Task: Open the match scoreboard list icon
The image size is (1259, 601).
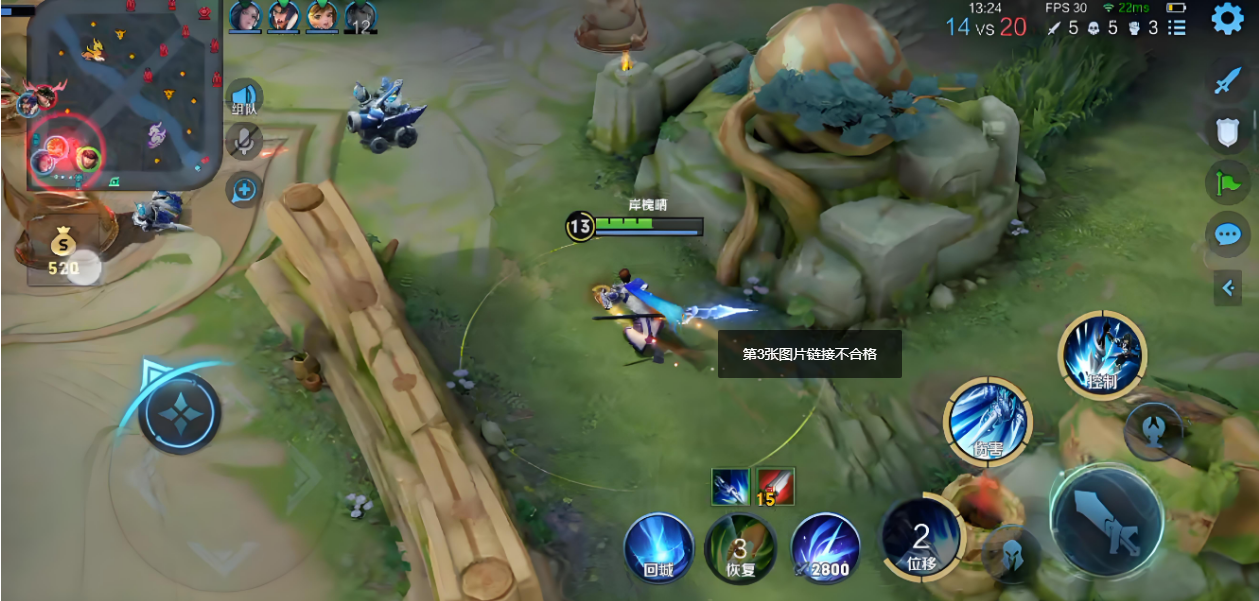Action: click(x=1177, y=28)
